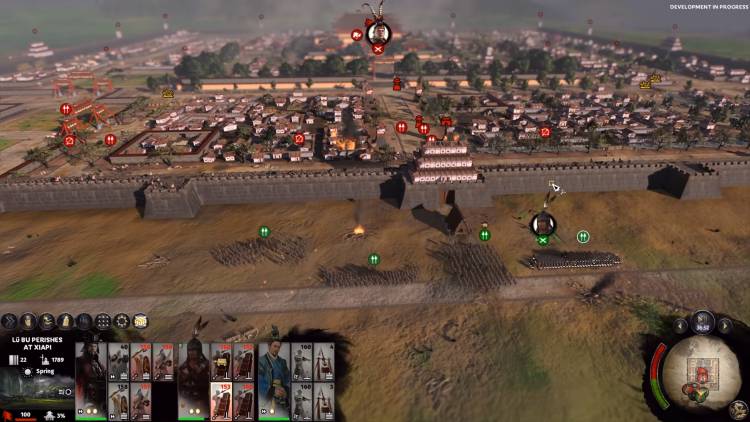The image size is (750, 422).
Task: Toggle pause on the battle timer button
Action: 703,322
